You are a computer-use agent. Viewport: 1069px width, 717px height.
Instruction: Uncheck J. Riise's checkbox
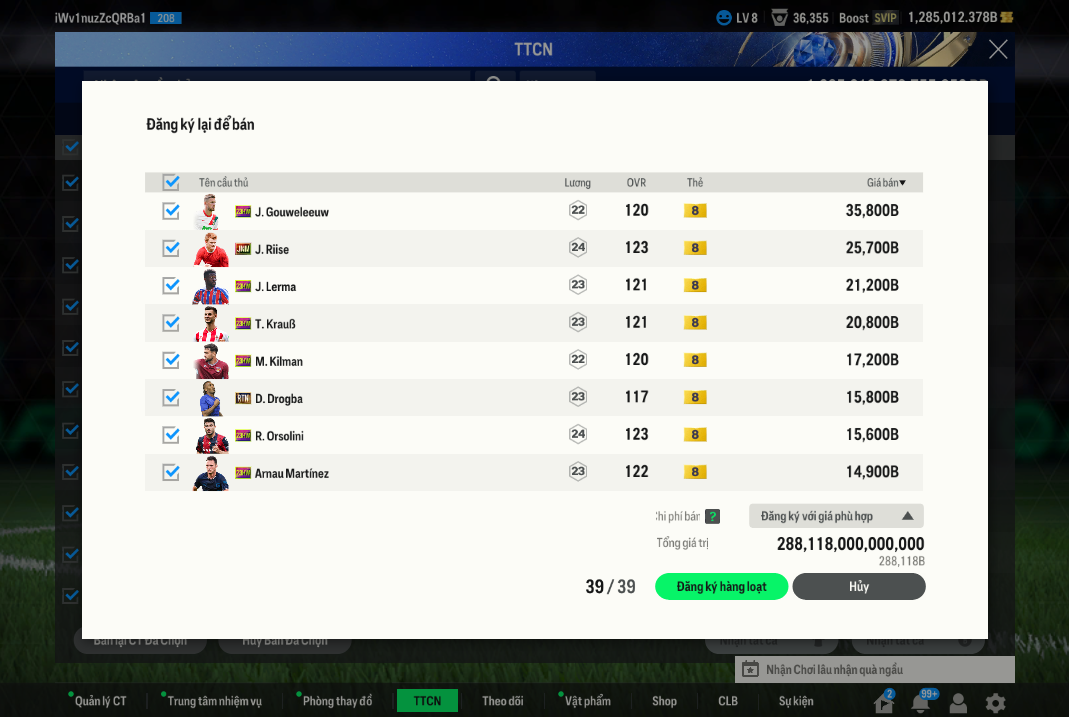click(171, 248)
